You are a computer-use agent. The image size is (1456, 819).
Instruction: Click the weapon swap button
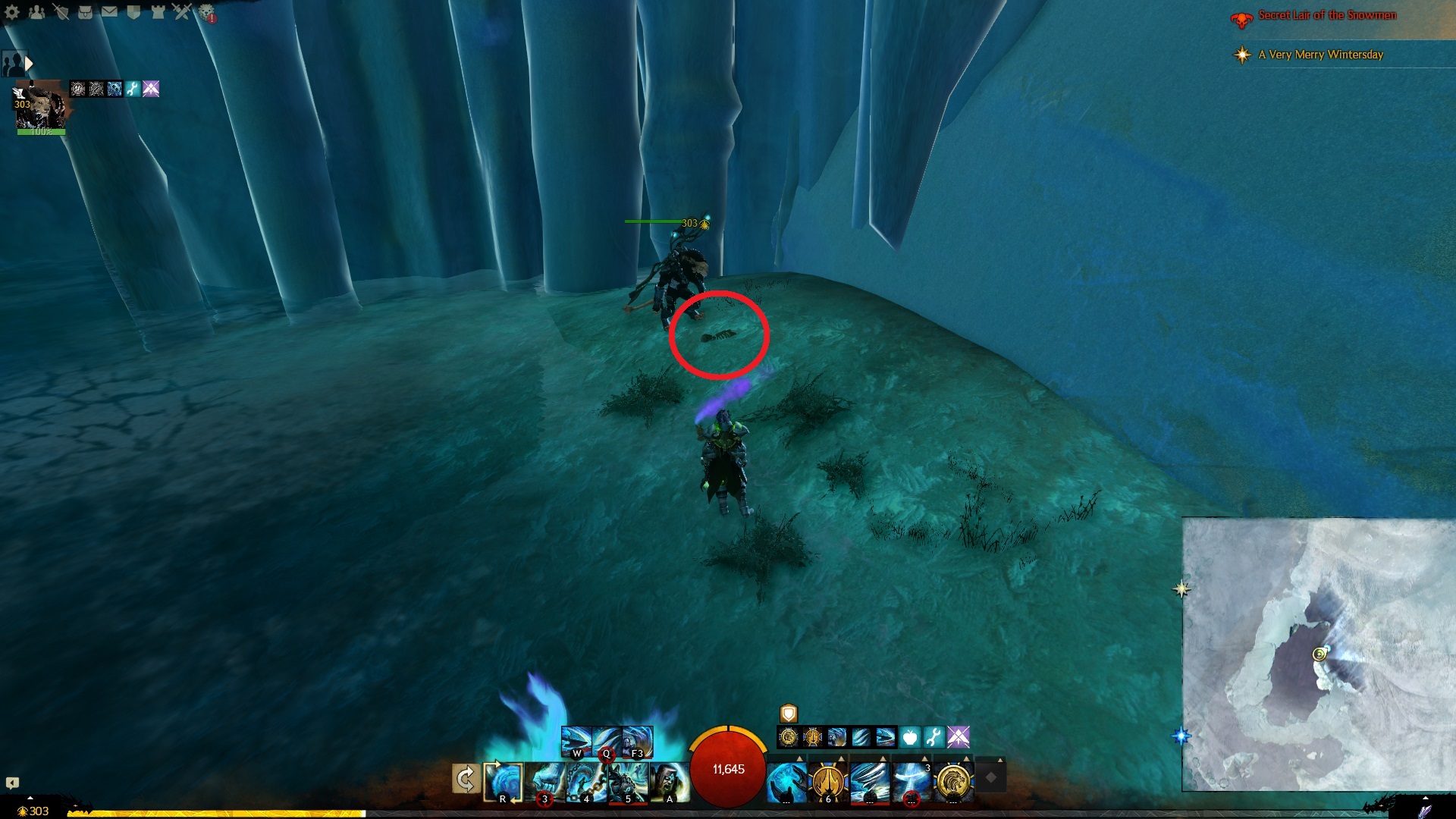coord(465,779)
